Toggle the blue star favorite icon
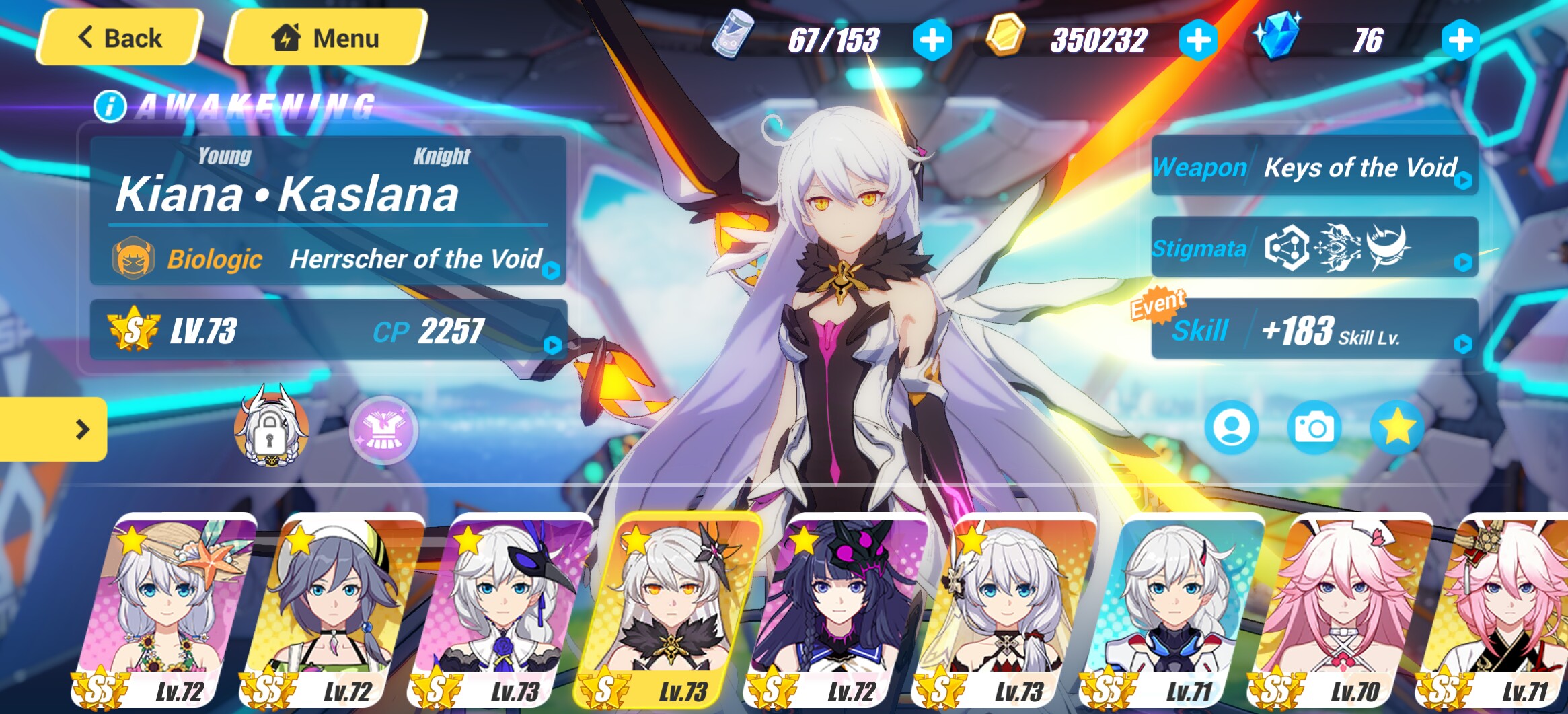This screenshot has height=714, width=1568. pos(1396,428)
